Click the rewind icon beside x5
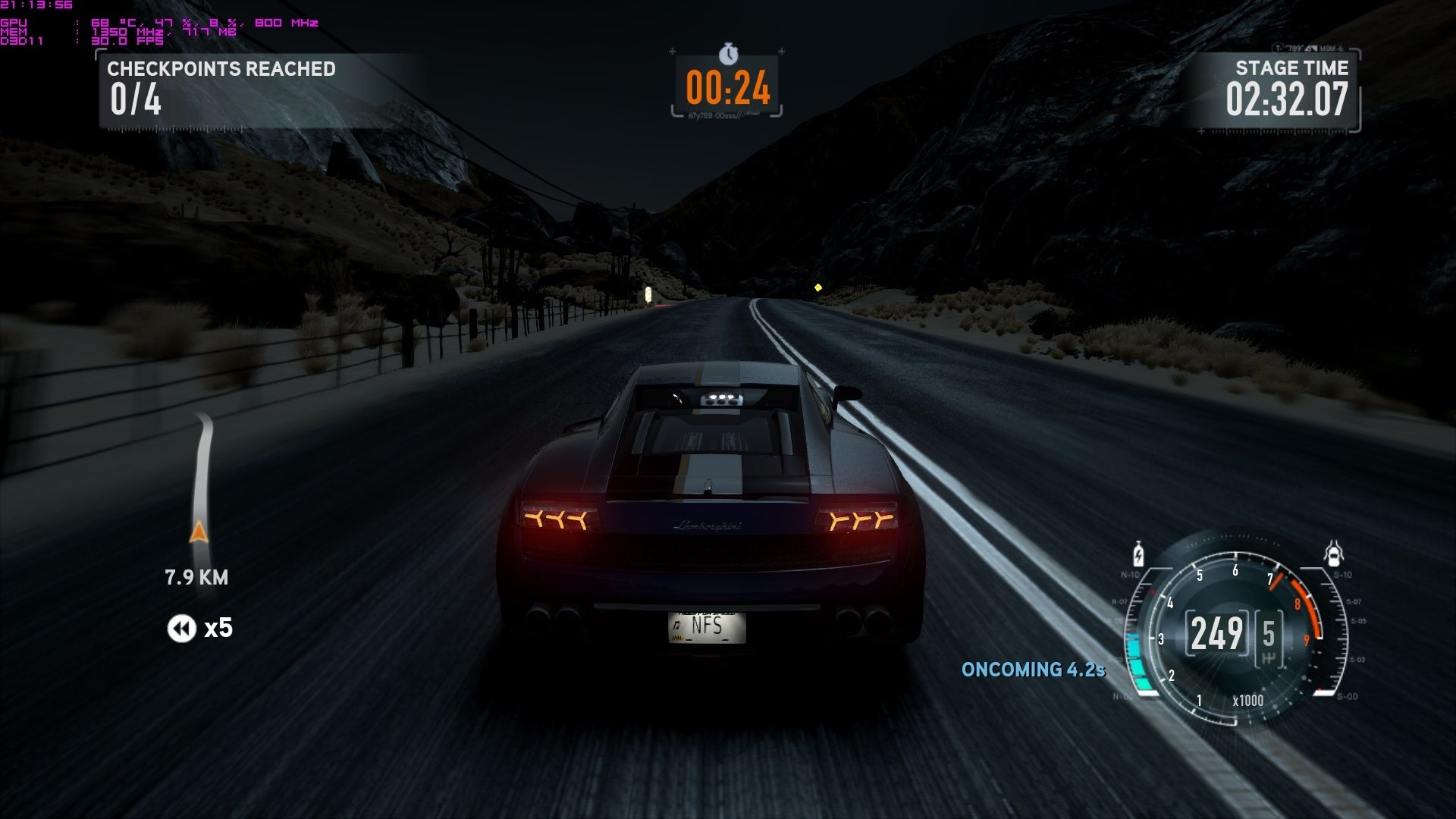Viewport: 1456px width, 819px height. pyautogui.click(x=181, y=628)
